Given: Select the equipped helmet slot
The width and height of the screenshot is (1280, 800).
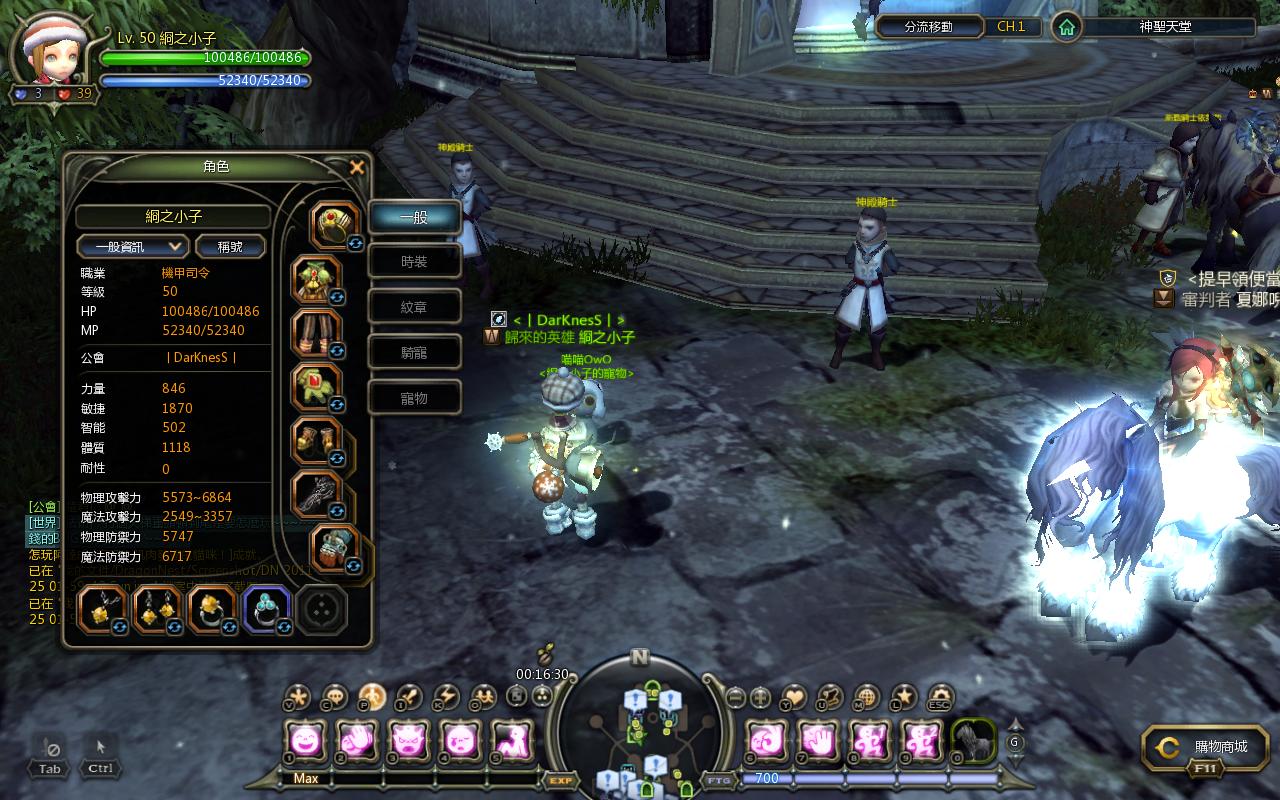Looking at the screenshot, I should point(335,225).
